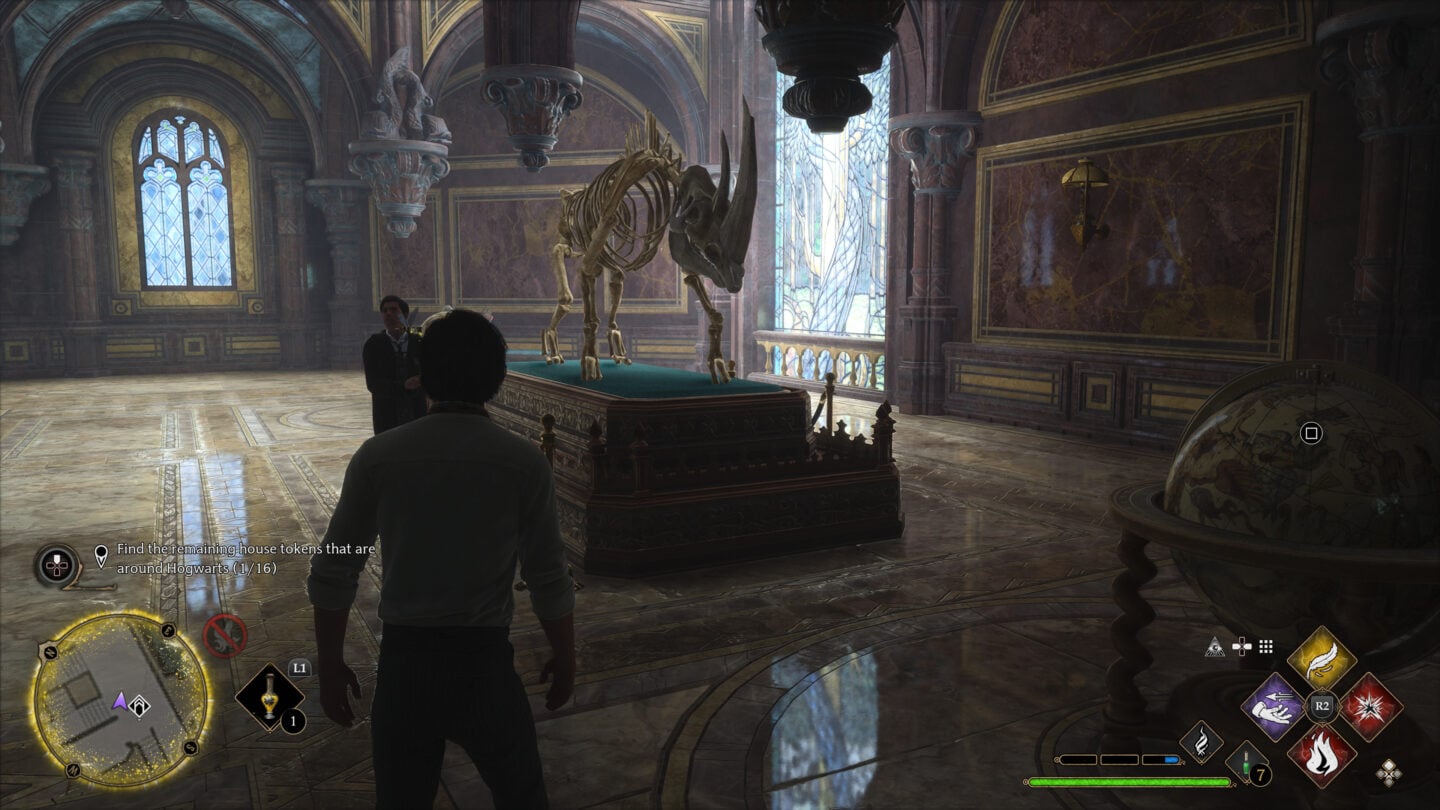
Task: Open the nine-dot grid icon
Action: pos(1266,647)
